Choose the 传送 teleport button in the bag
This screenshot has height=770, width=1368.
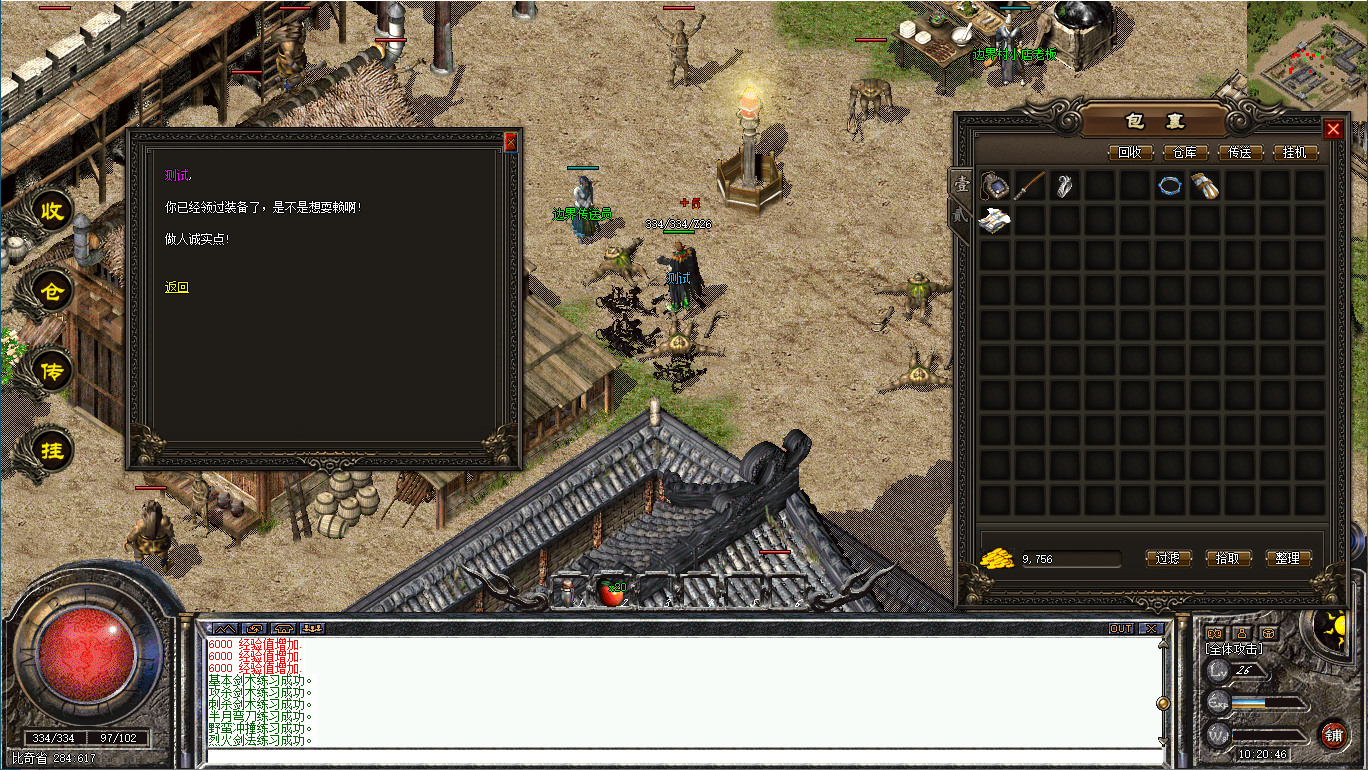pyautogui.click(x=1240, y=153)
